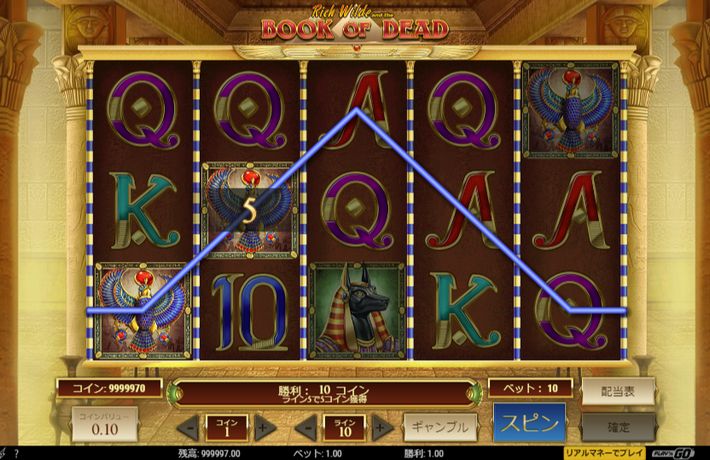710x460 pixels.
Task: Raise the ライン count with plus arrow
Action: click(381, 427)
